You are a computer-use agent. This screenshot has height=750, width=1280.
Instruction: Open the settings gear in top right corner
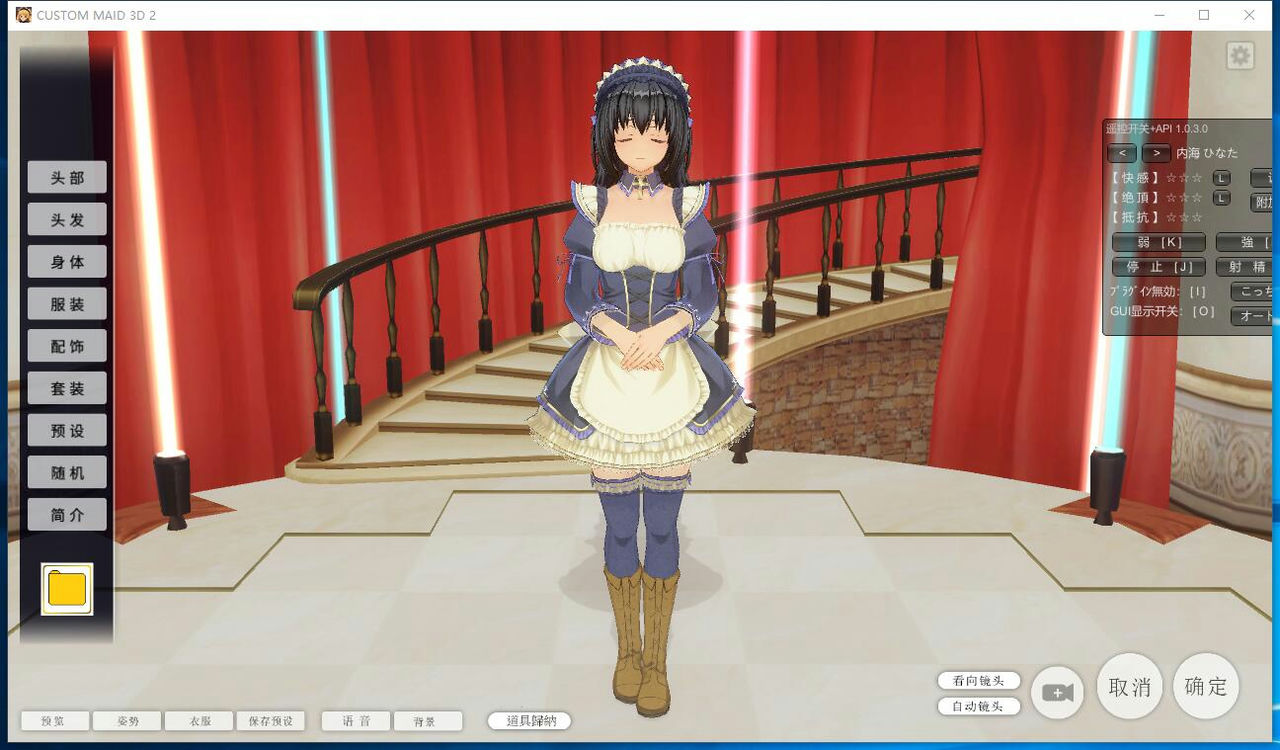point(1239,55)
